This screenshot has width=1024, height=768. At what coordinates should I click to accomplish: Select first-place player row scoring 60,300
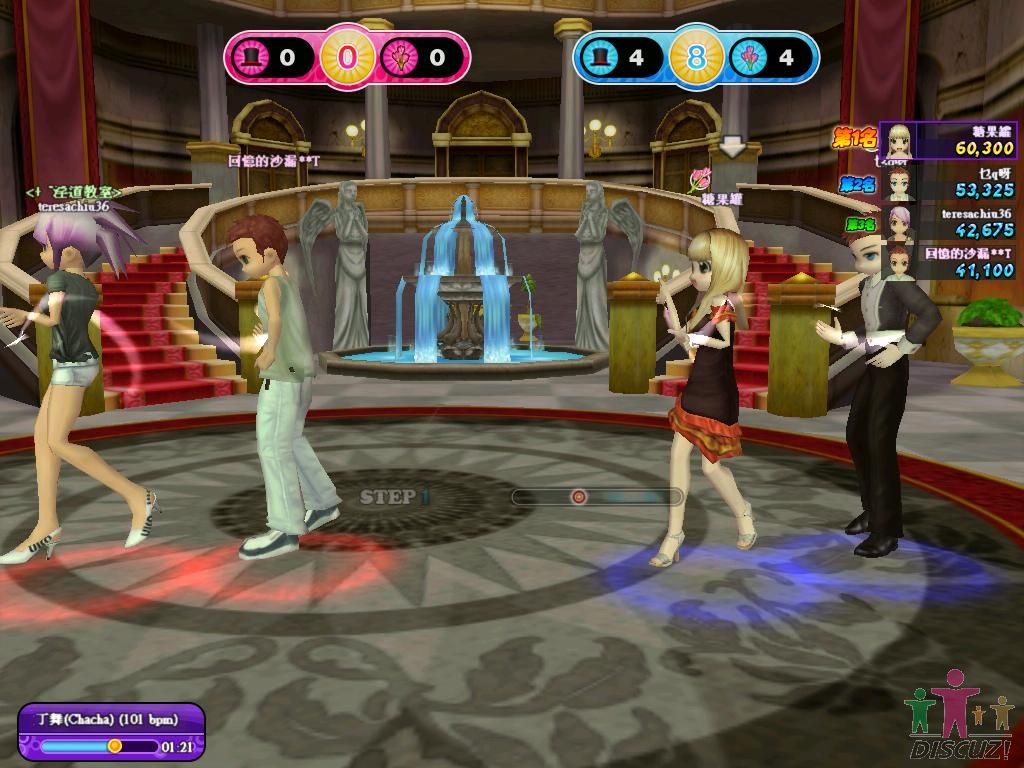click(948, 141)
